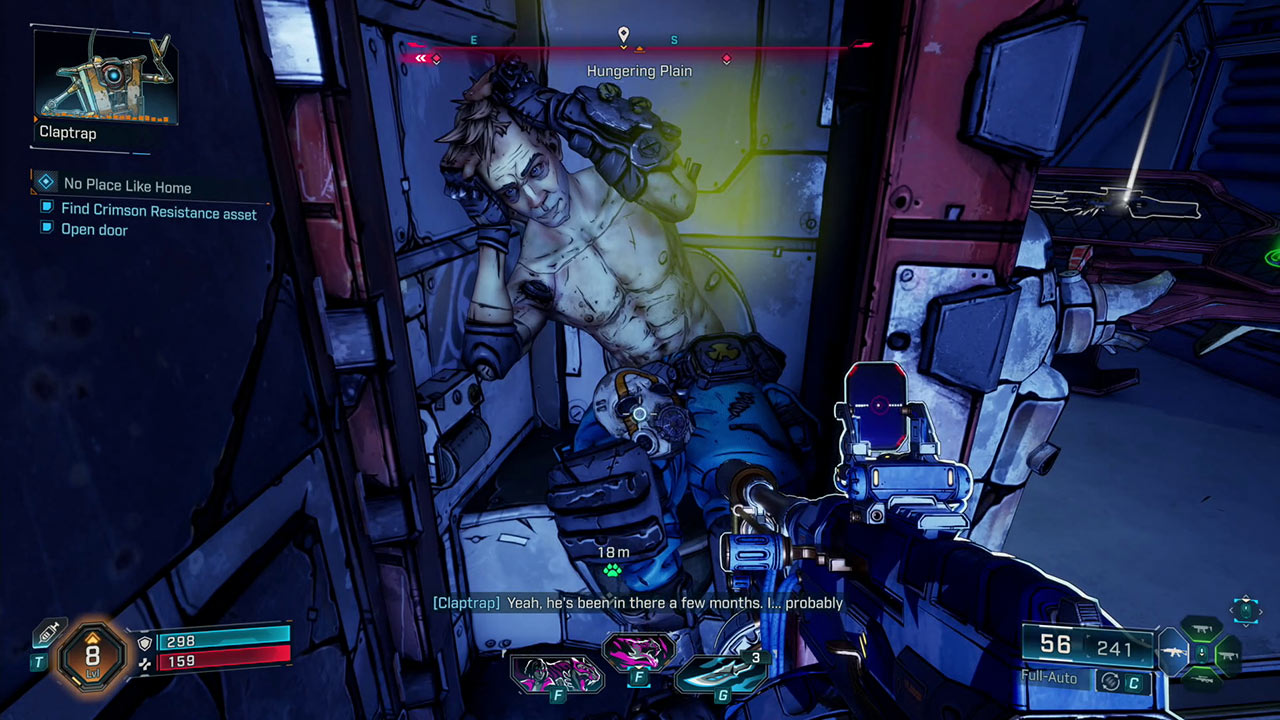Click the Claptrap speaker portrait
Viewport: 1280px width, 720px height.
point(105,77)
